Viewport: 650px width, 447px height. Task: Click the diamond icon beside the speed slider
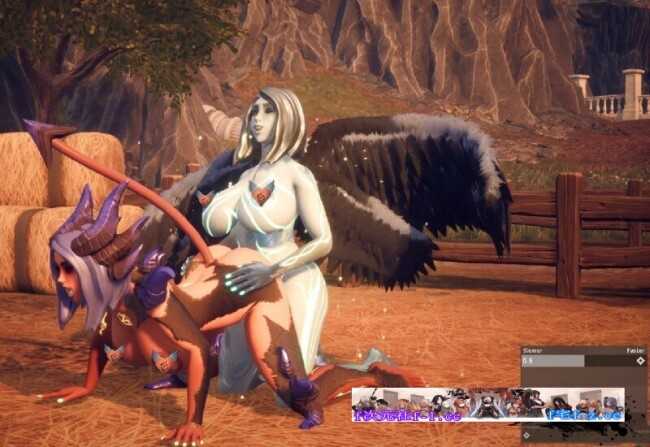(x=640, y=361)
